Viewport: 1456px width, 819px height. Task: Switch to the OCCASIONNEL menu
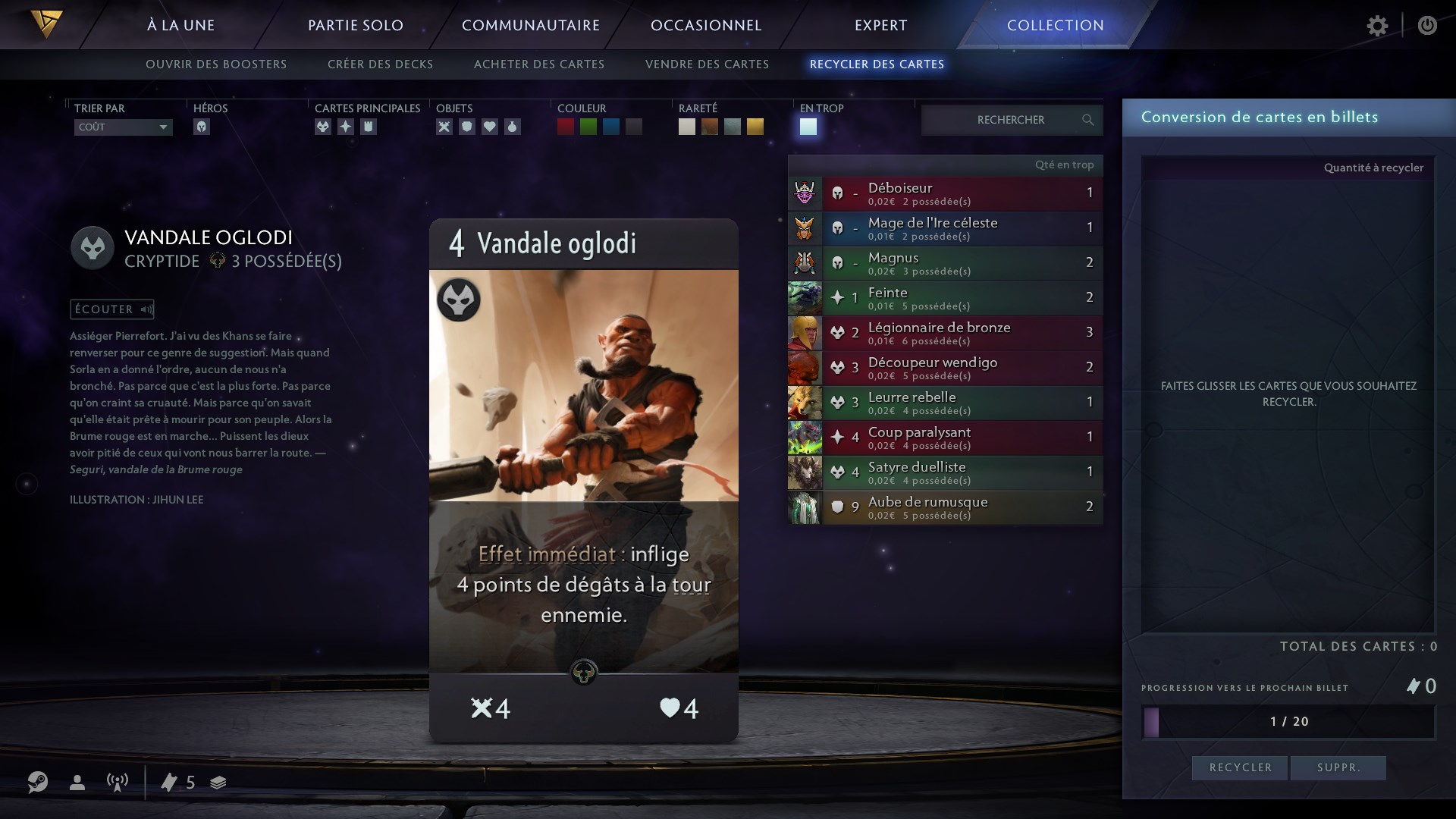pyautogui.click(x=706, y=25)
